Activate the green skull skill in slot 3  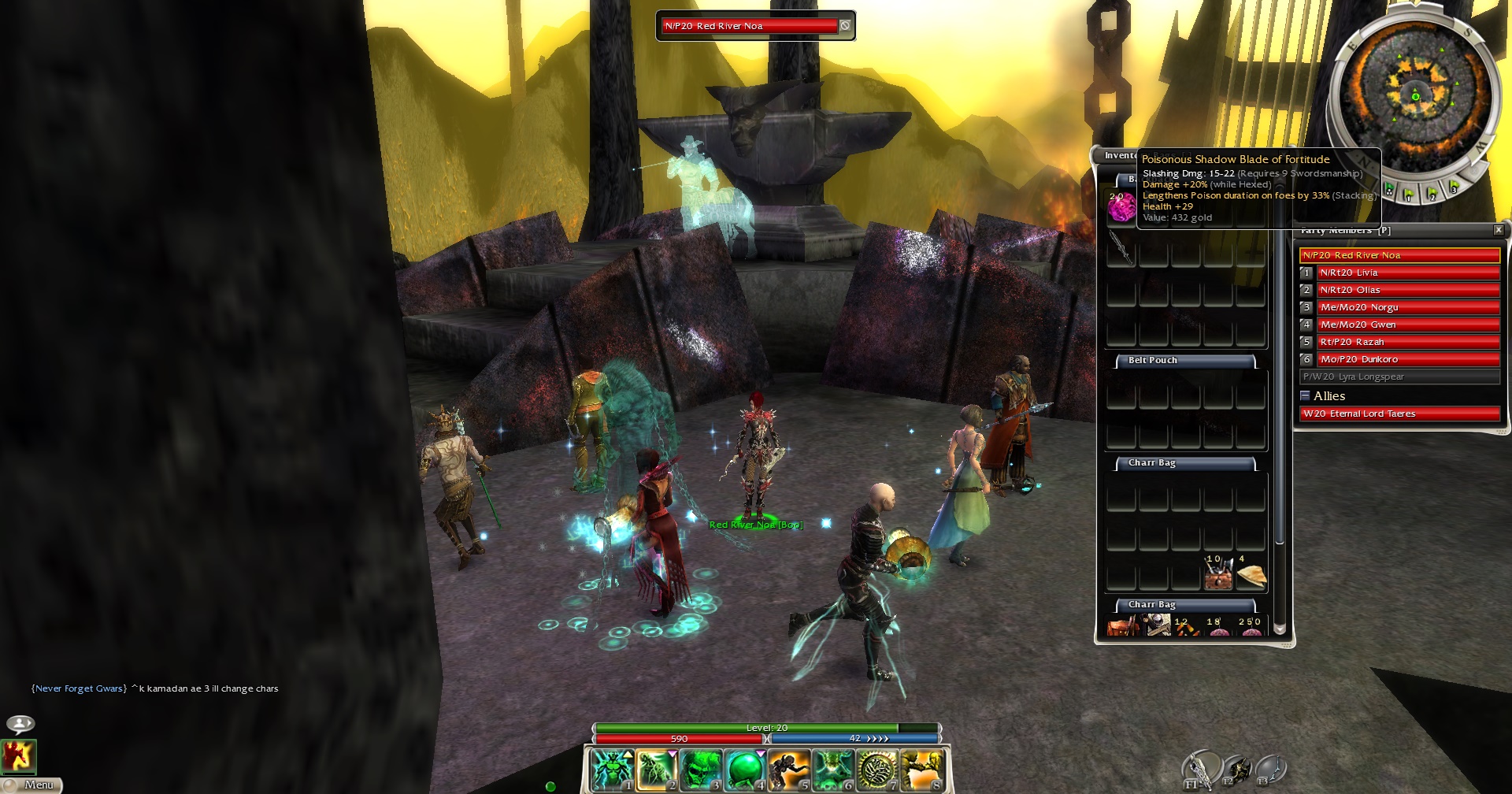tap(700, 769)
